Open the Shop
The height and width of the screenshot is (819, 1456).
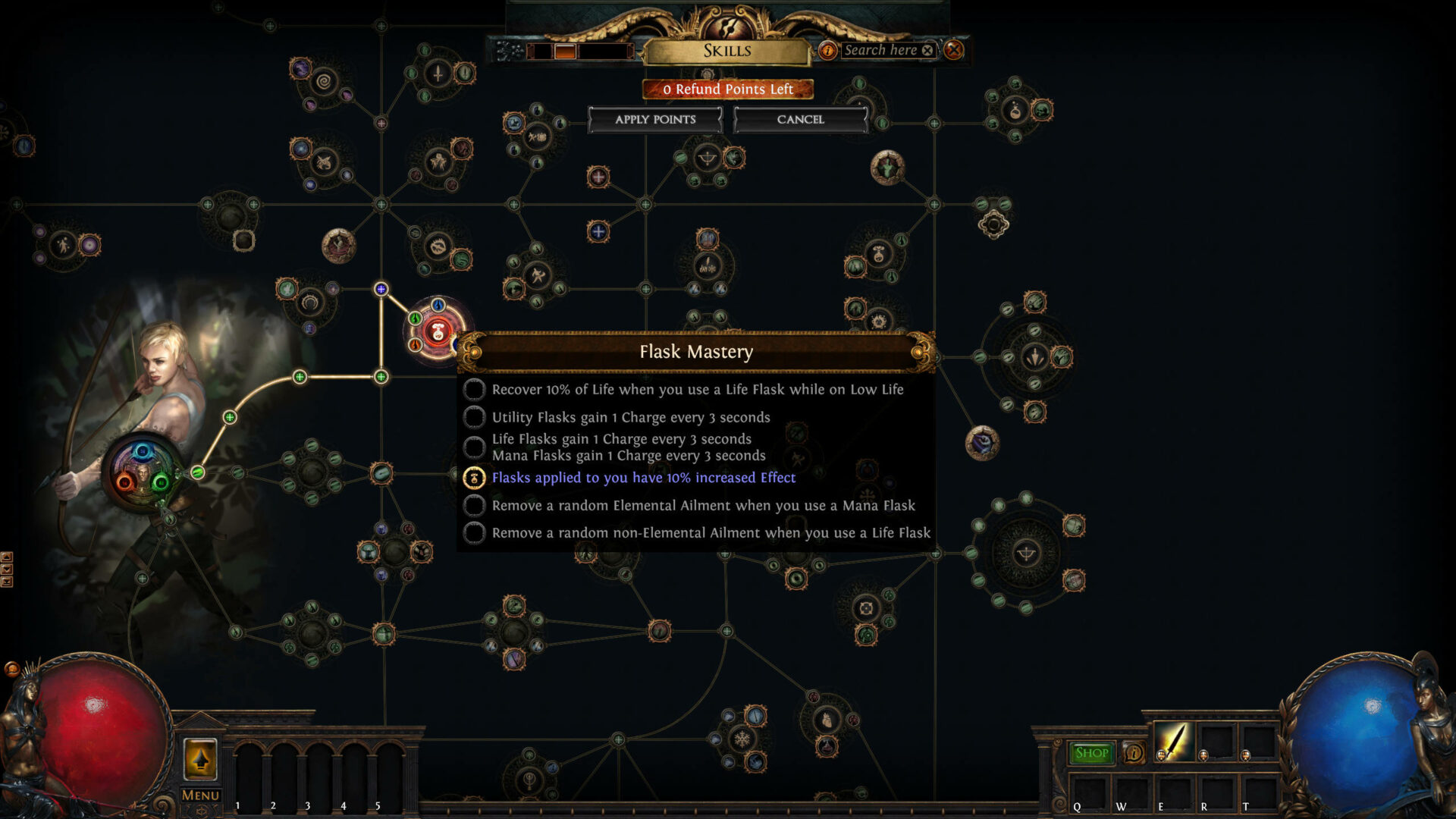(1091, 753)
